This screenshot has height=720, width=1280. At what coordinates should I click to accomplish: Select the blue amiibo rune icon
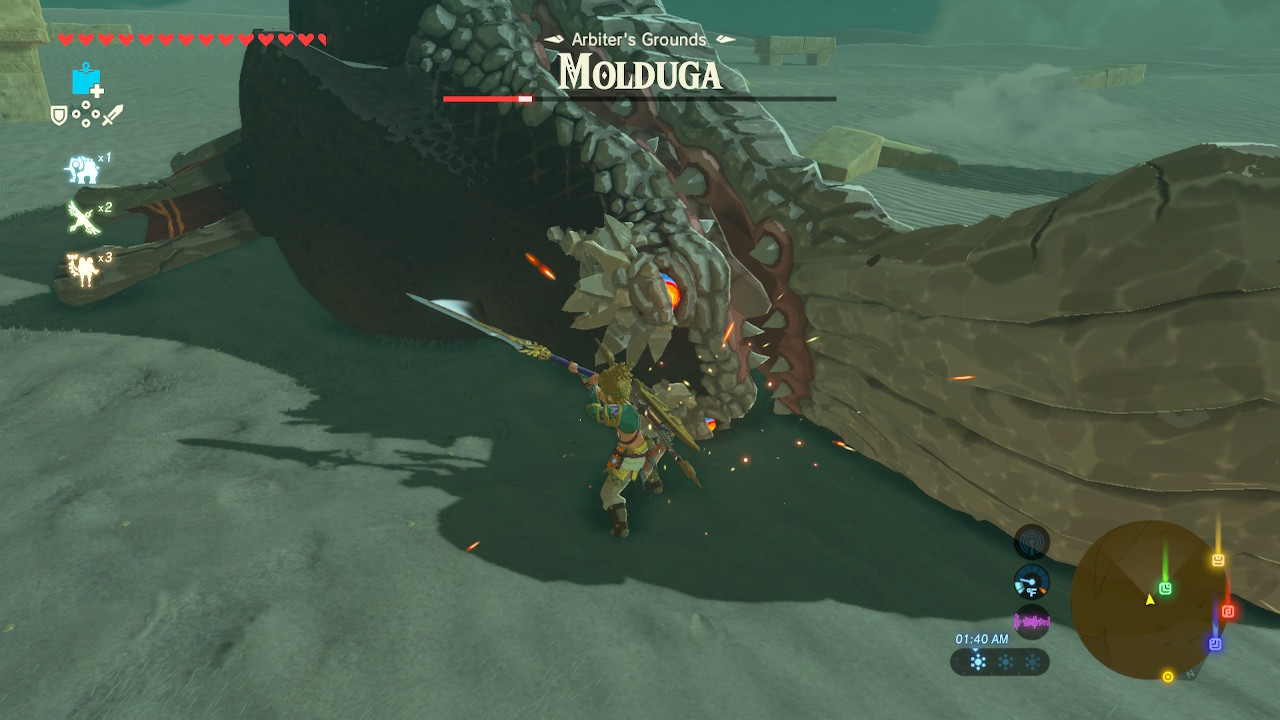pos(87,80)
